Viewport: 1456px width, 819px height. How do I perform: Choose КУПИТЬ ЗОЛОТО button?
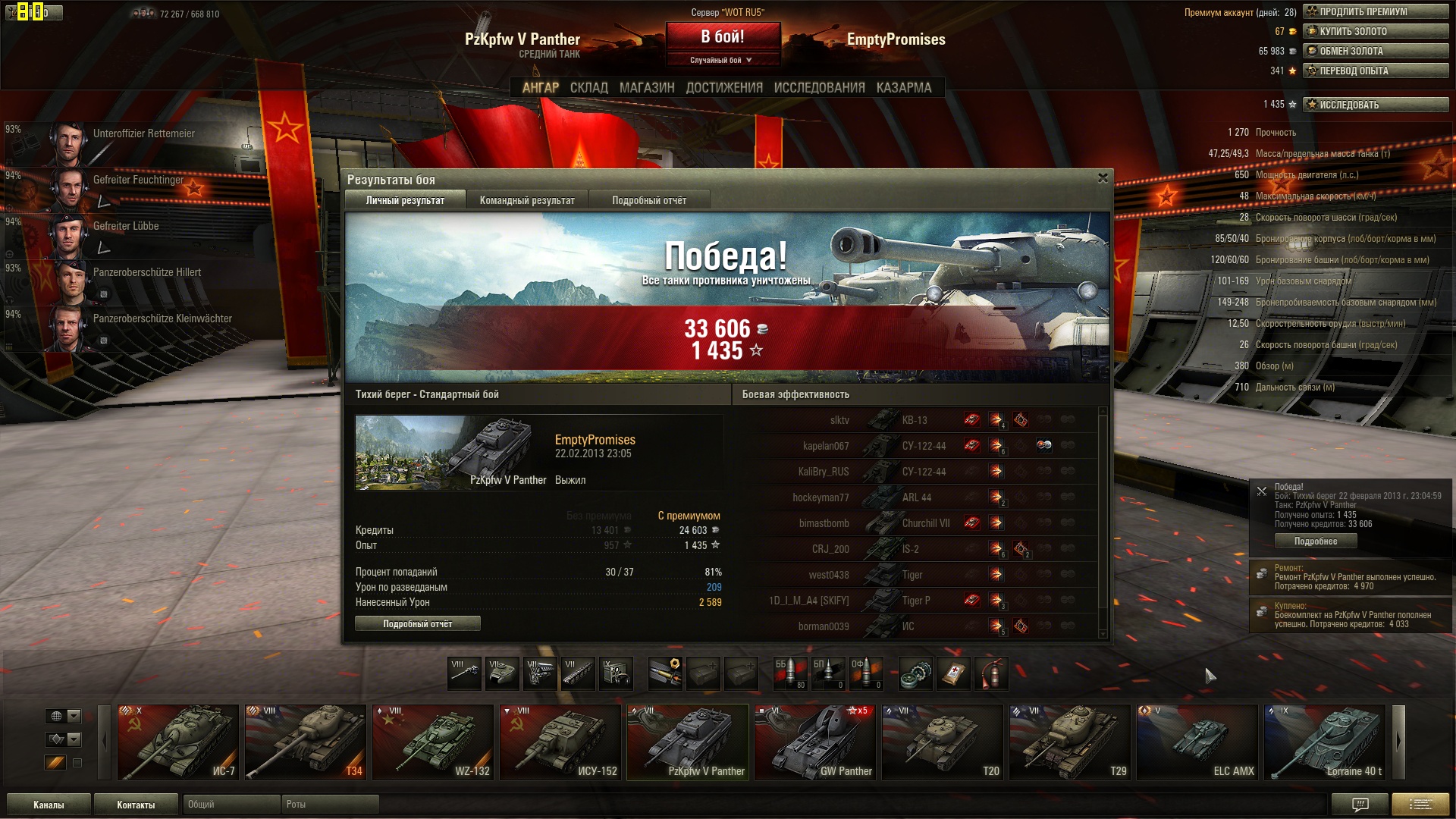tap(1376, 31)
